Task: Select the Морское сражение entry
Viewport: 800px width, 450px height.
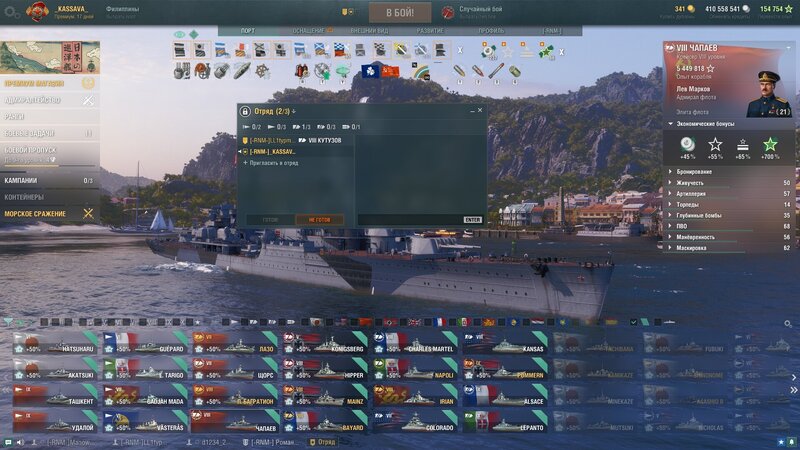Action: (36, 214)
